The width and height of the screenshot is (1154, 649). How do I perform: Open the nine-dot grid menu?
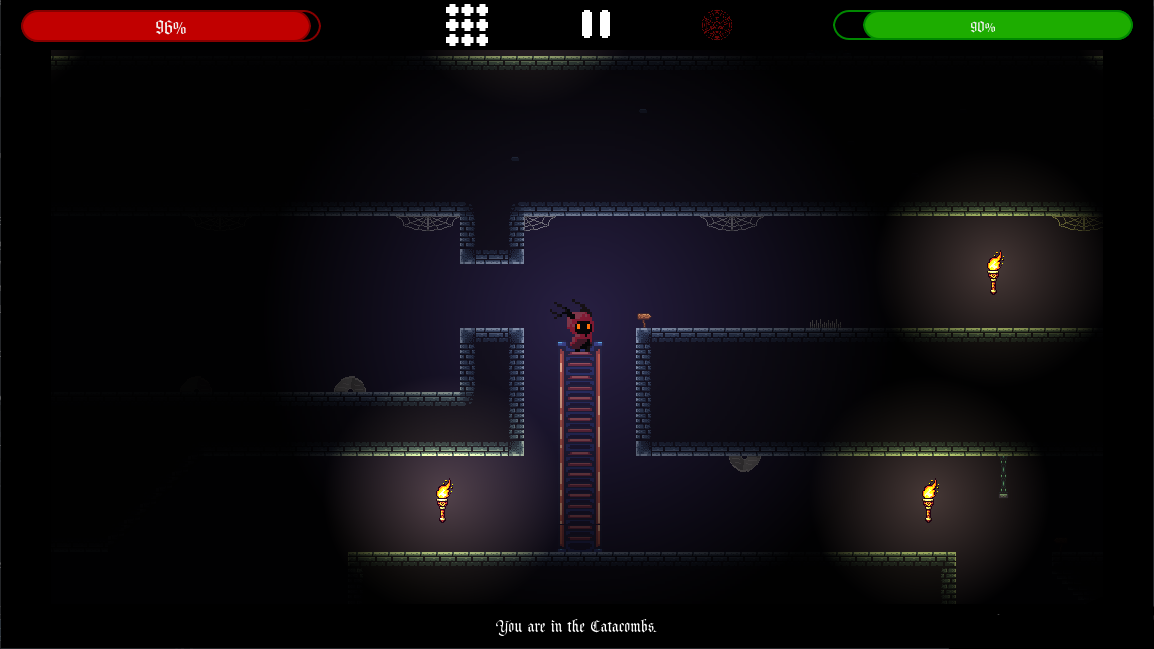coord(467,25)
